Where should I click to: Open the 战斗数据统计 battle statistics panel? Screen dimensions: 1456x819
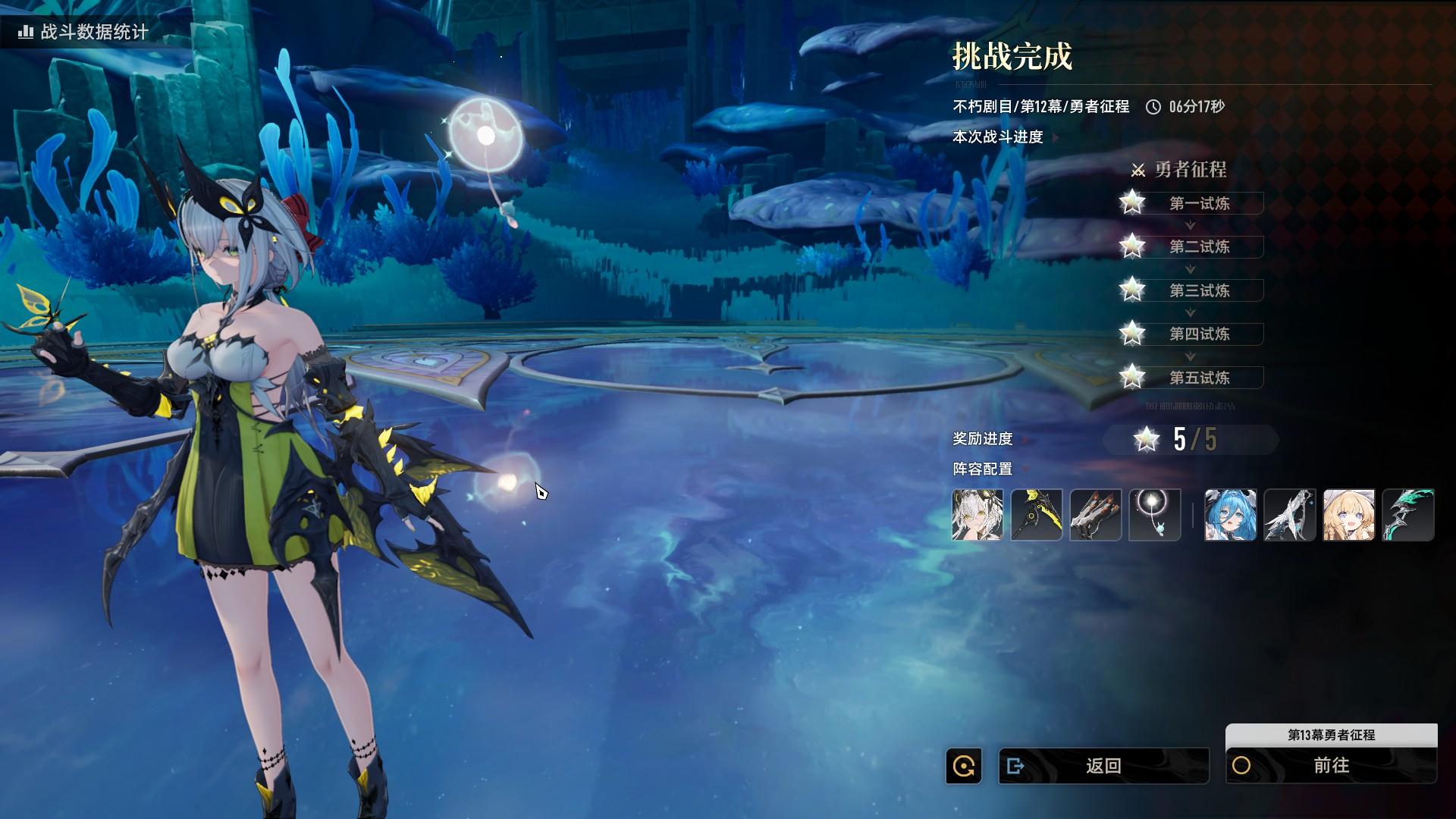85,32
